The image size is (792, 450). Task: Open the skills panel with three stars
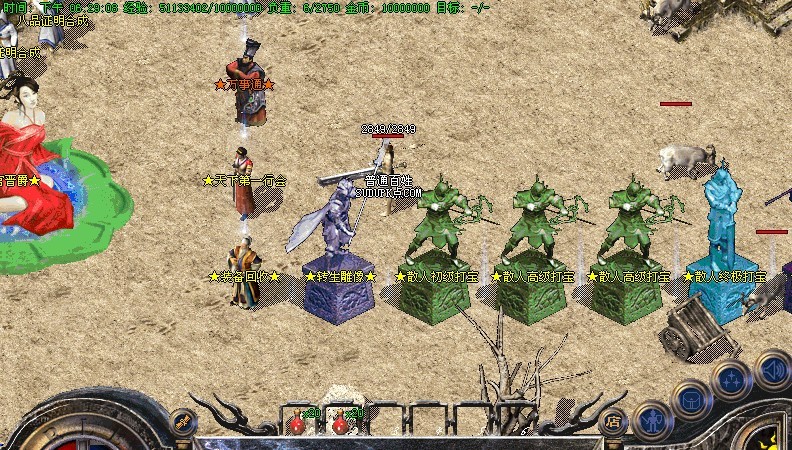[x=733, y=381]
